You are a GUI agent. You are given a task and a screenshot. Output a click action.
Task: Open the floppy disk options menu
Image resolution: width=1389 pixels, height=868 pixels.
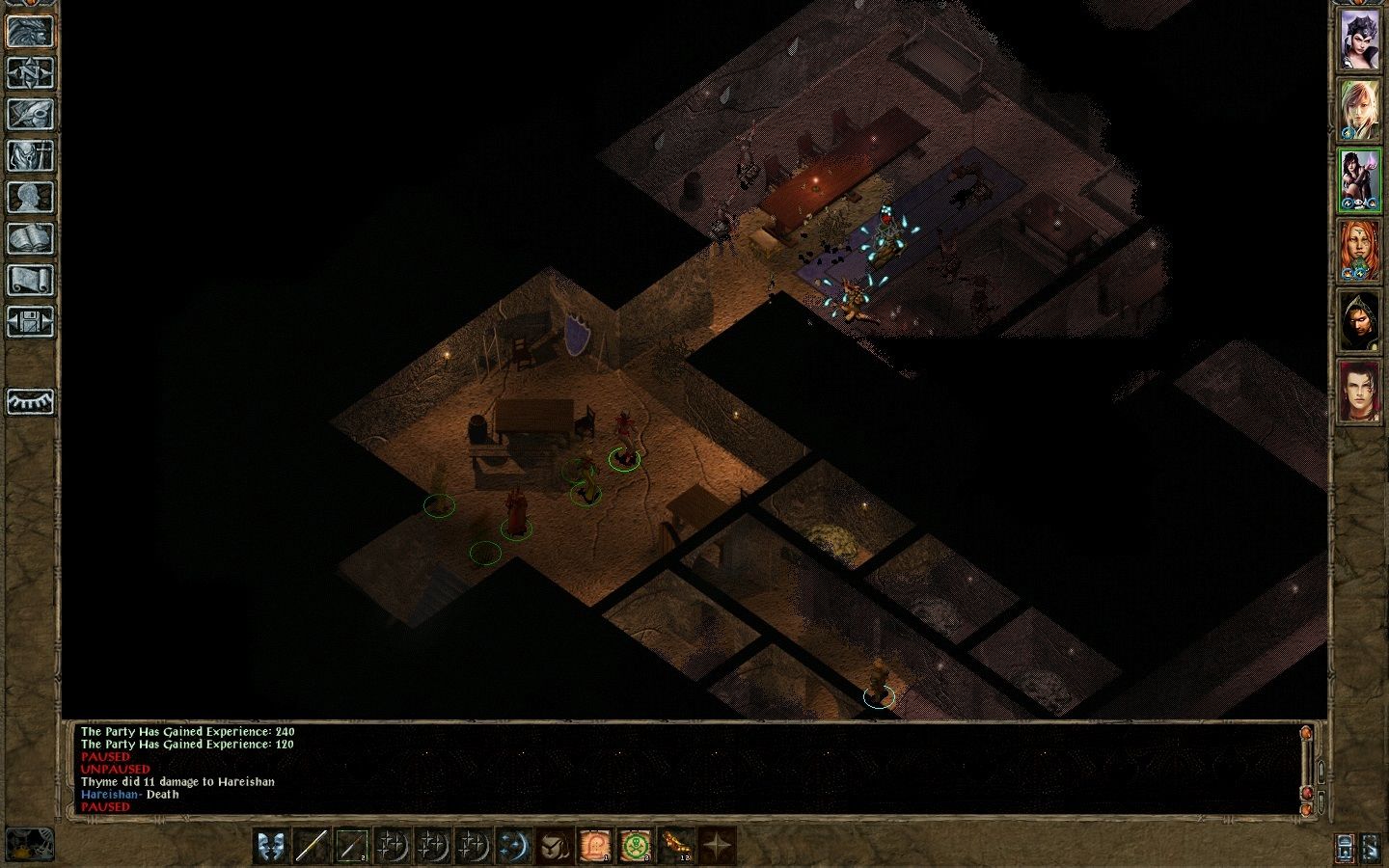(30, 321)
